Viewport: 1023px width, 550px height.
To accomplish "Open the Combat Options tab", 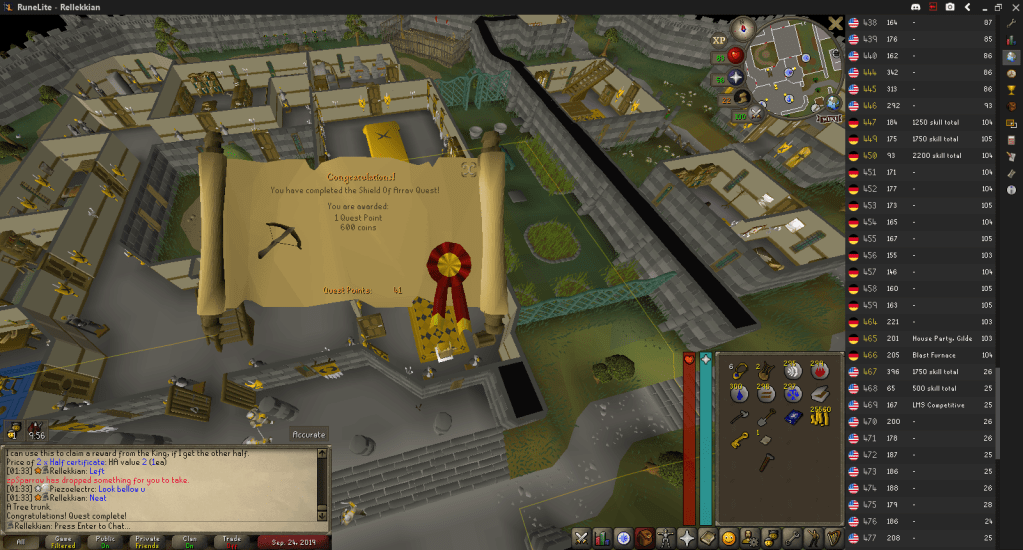I will tap(581, 538).
